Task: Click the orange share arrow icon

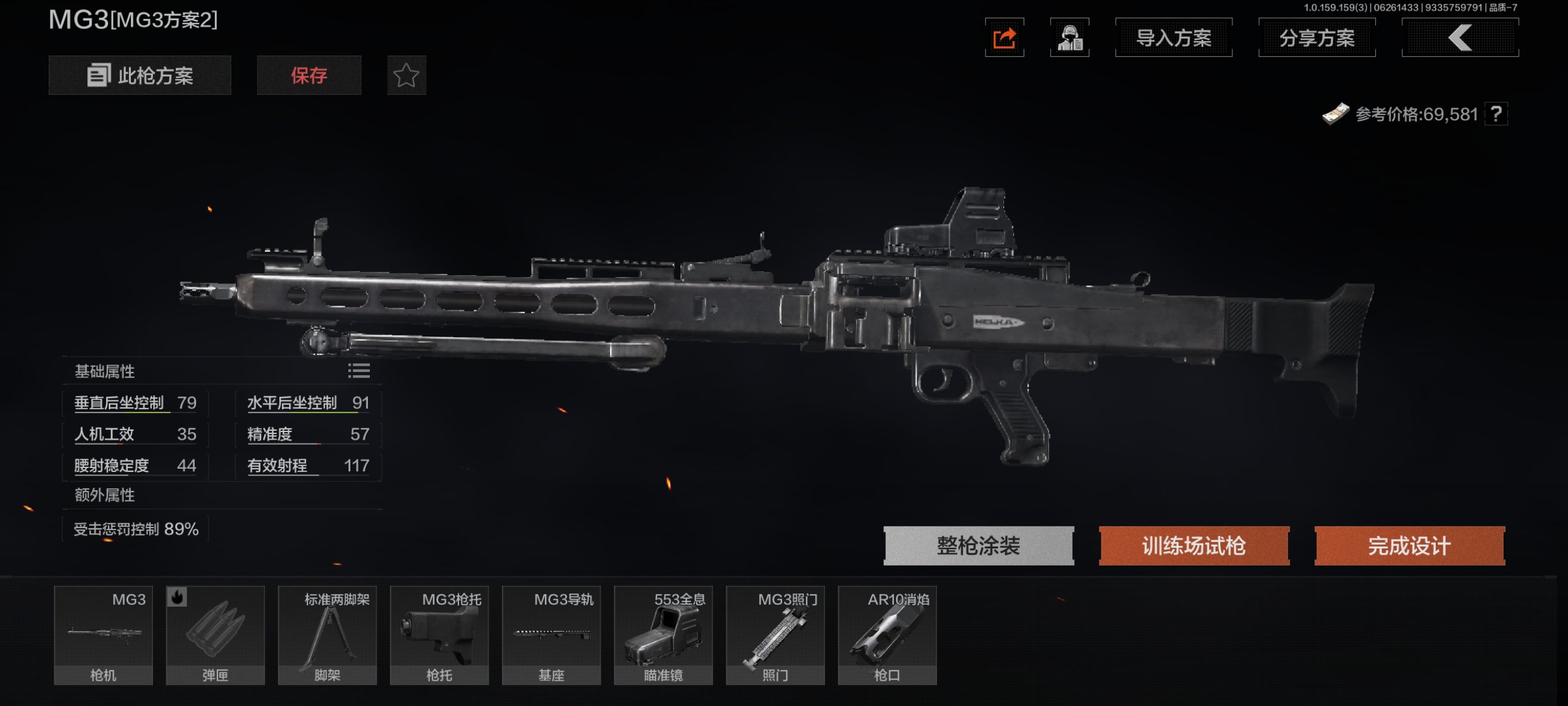Action: (x=1004, y=38)
